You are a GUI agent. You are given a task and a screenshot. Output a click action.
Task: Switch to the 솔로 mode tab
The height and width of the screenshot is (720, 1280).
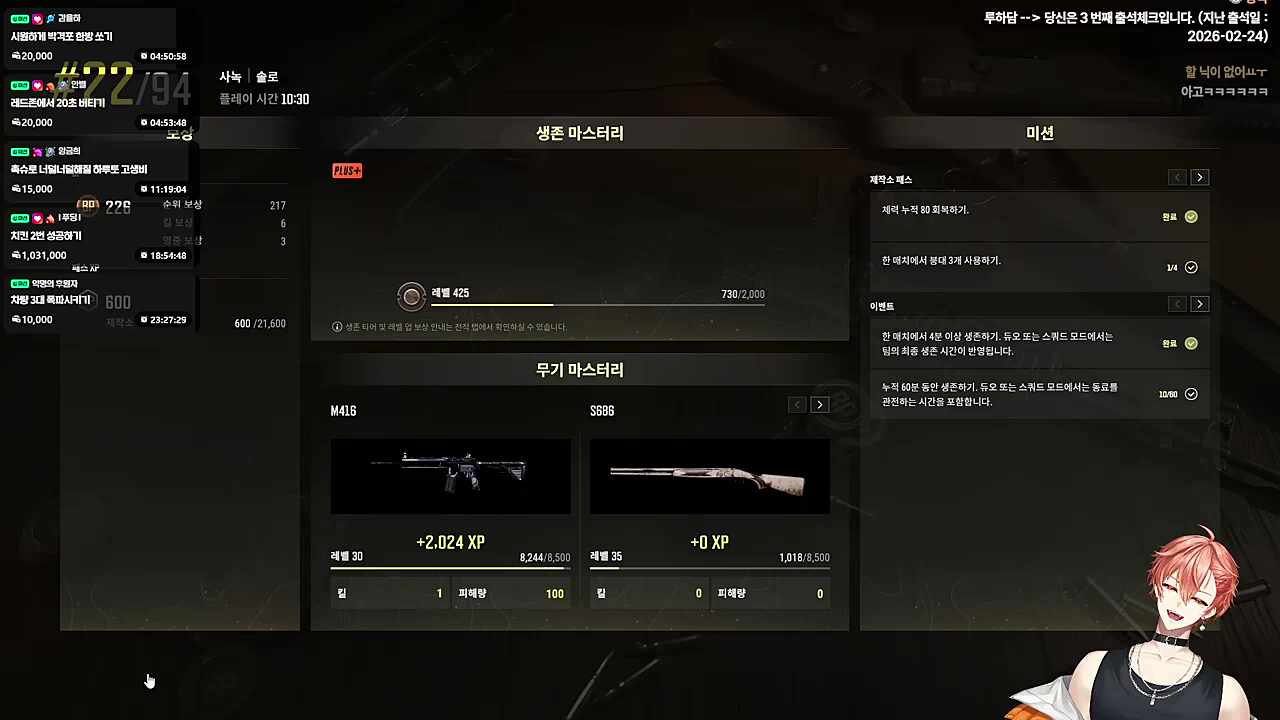(266, 76)
